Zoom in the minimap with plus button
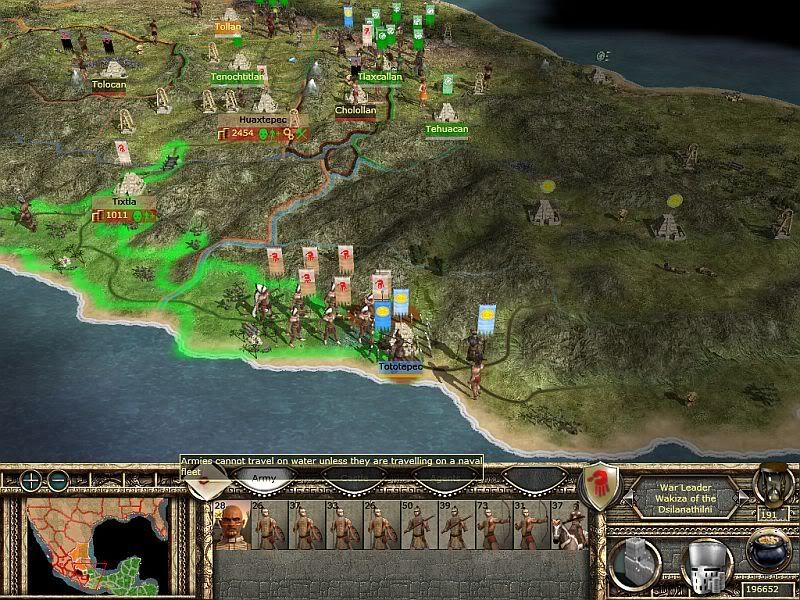This screenshot has height=600, width=800. (x=32, y=480)
